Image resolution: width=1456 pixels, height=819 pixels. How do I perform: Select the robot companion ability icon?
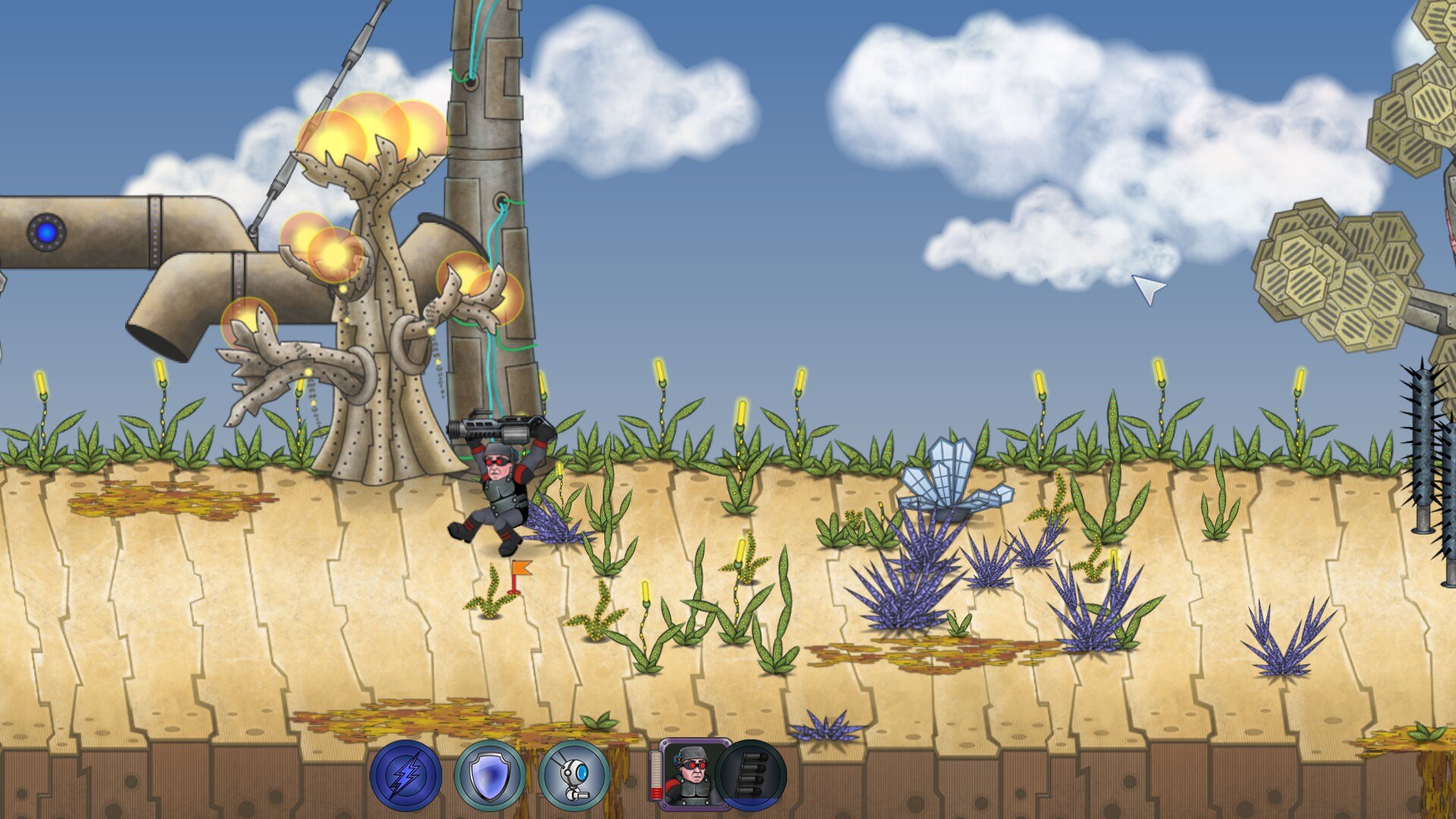pos(574,776)
